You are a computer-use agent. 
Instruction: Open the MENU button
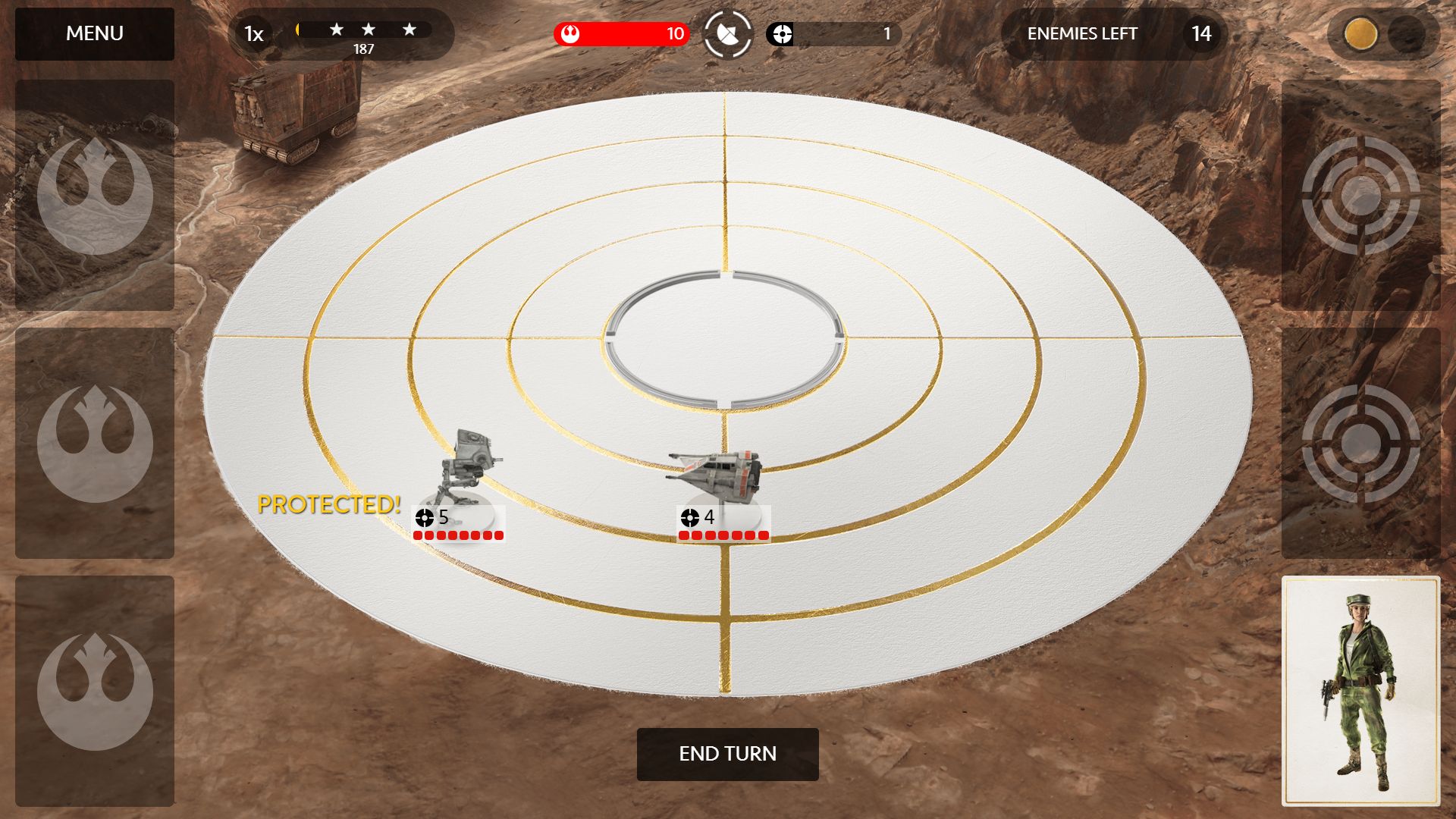point(95,34)
